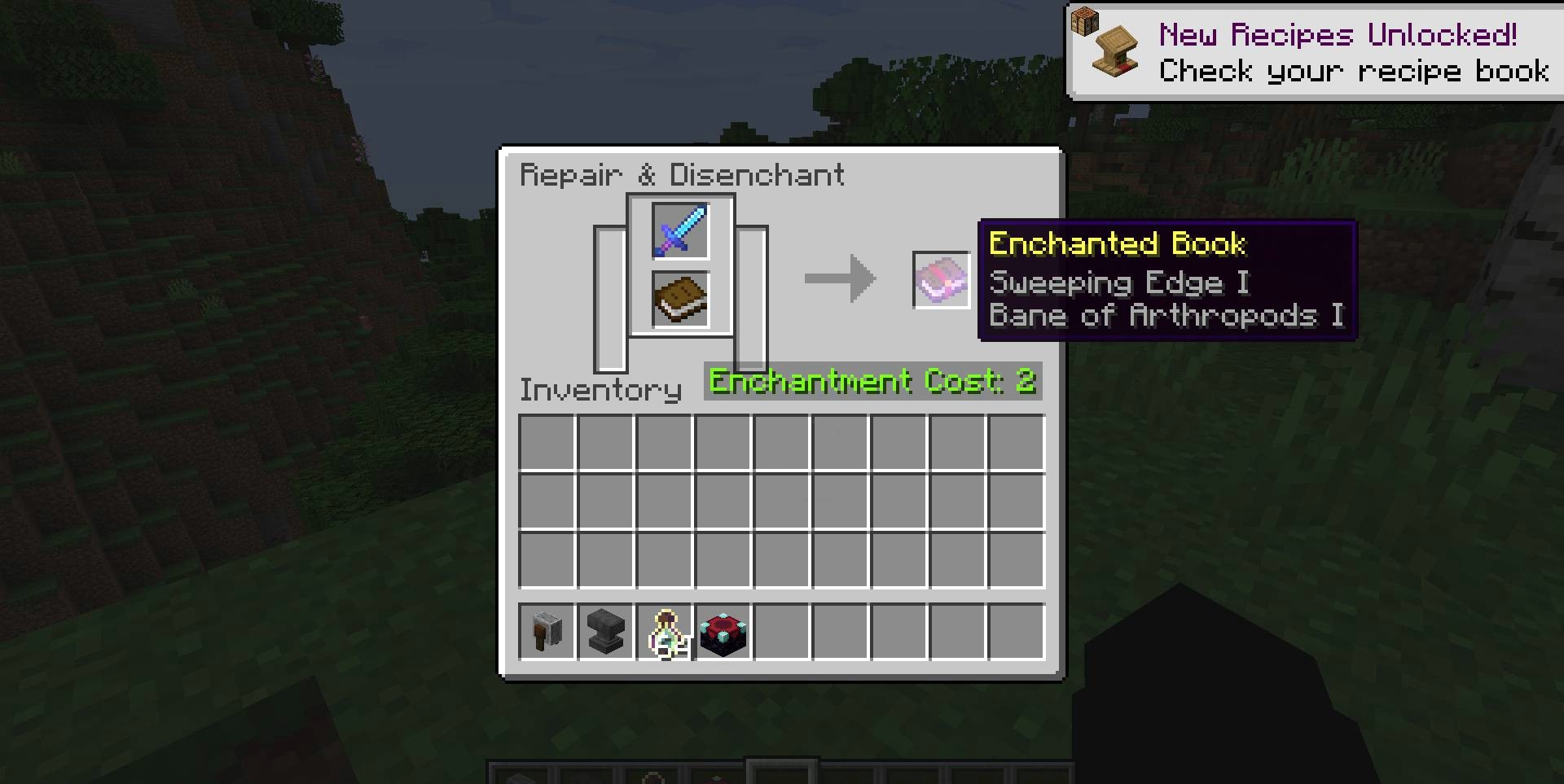Select the anvil item in the hotbar
This screenshot has width=1564, height=784.
604,633
